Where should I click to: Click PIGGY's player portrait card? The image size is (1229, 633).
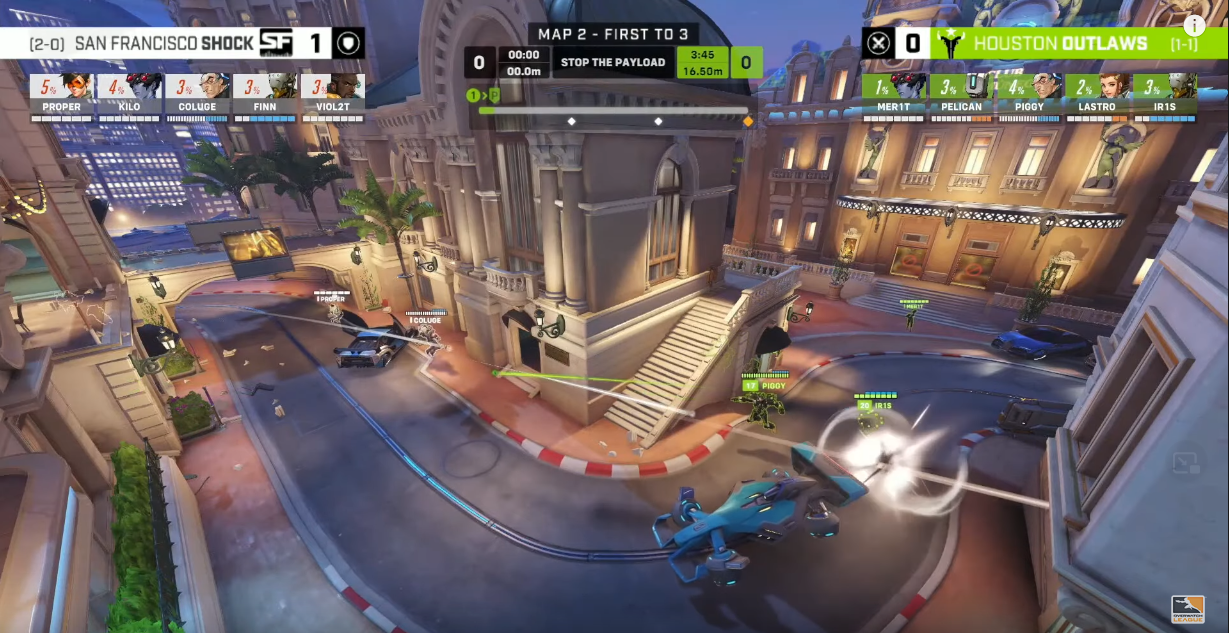coord(1031,97)
